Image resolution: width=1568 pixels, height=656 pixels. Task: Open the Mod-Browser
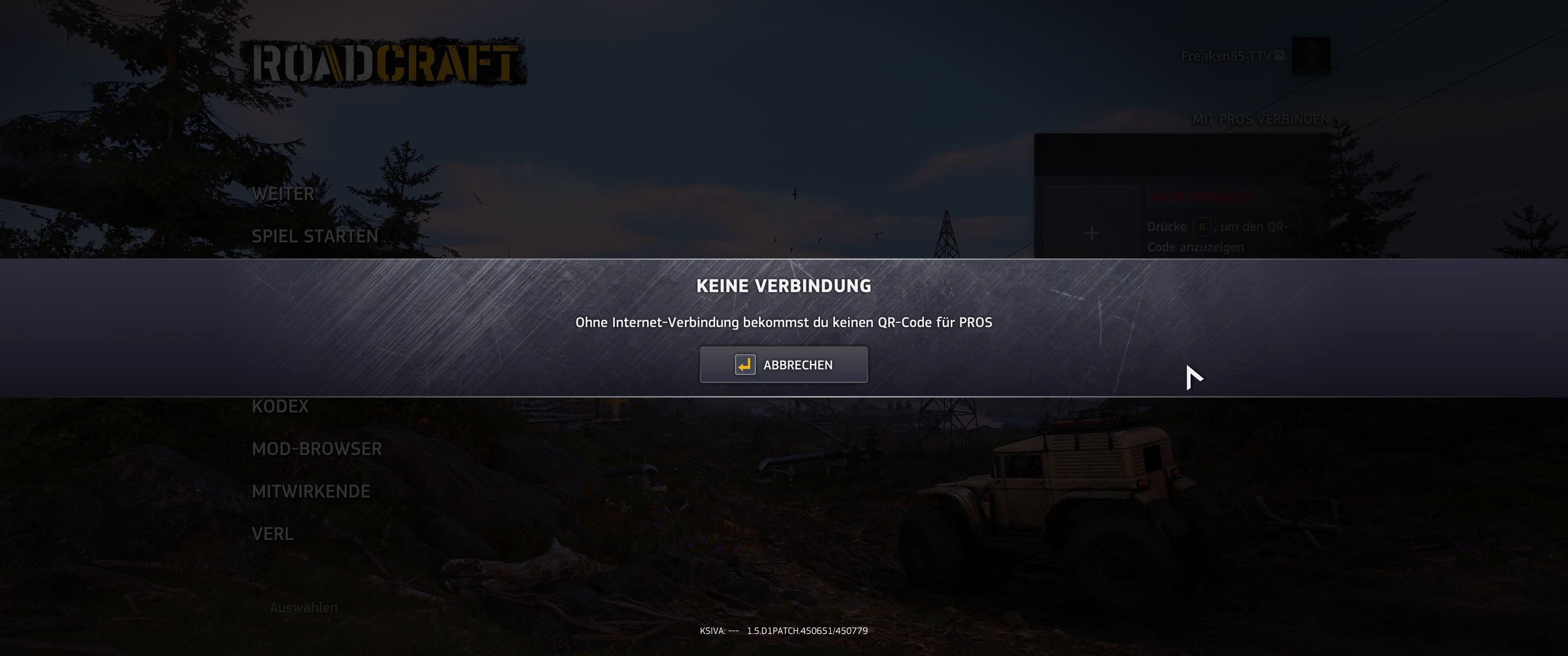tap(317, 448)
